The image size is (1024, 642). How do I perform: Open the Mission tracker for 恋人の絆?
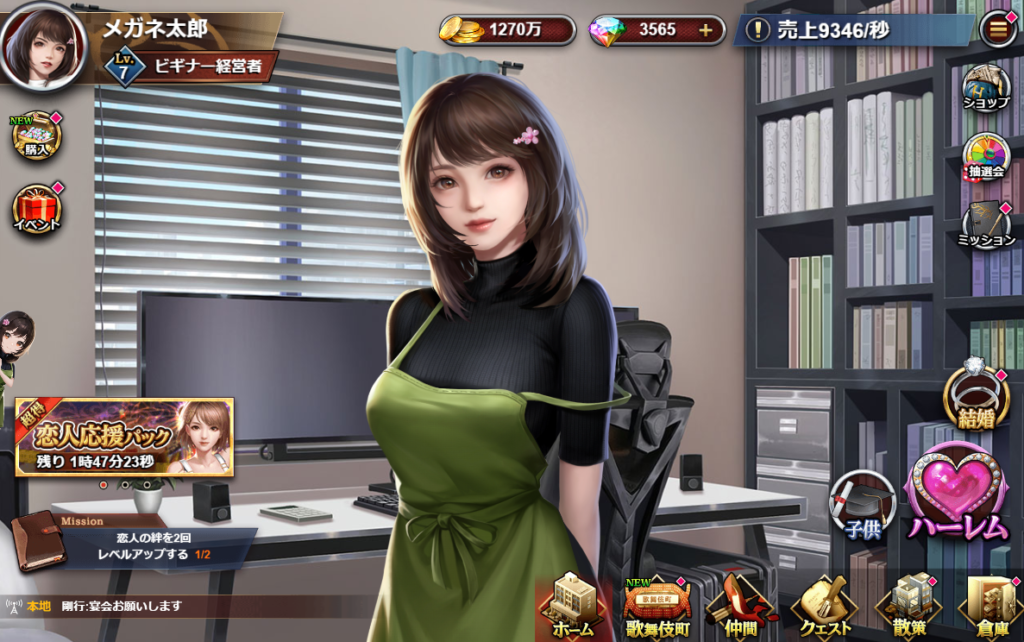(130, 542)
